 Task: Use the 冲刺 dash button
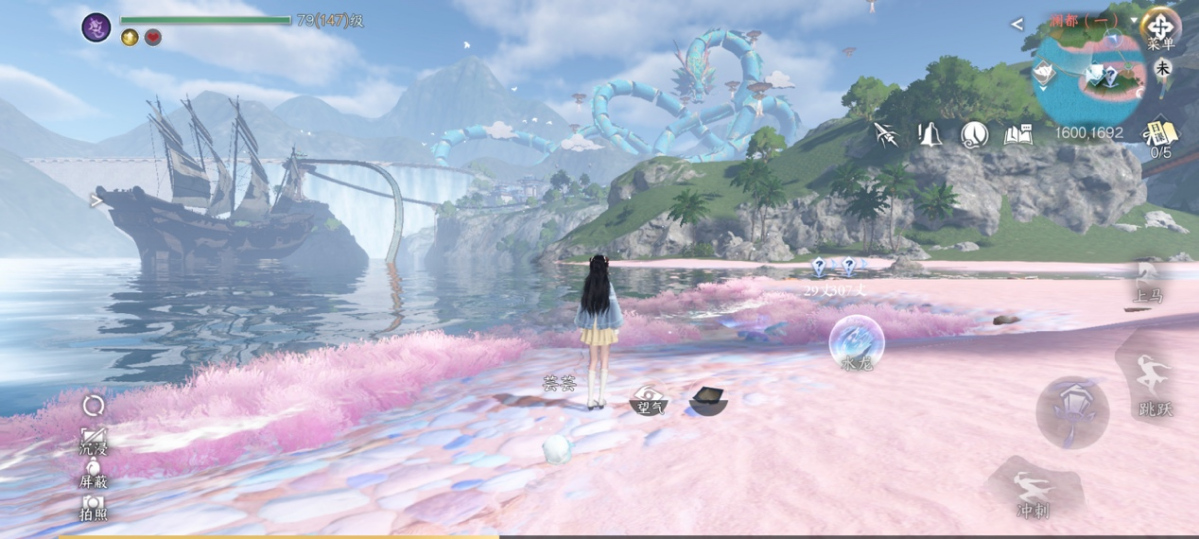tap(1033, 494)
